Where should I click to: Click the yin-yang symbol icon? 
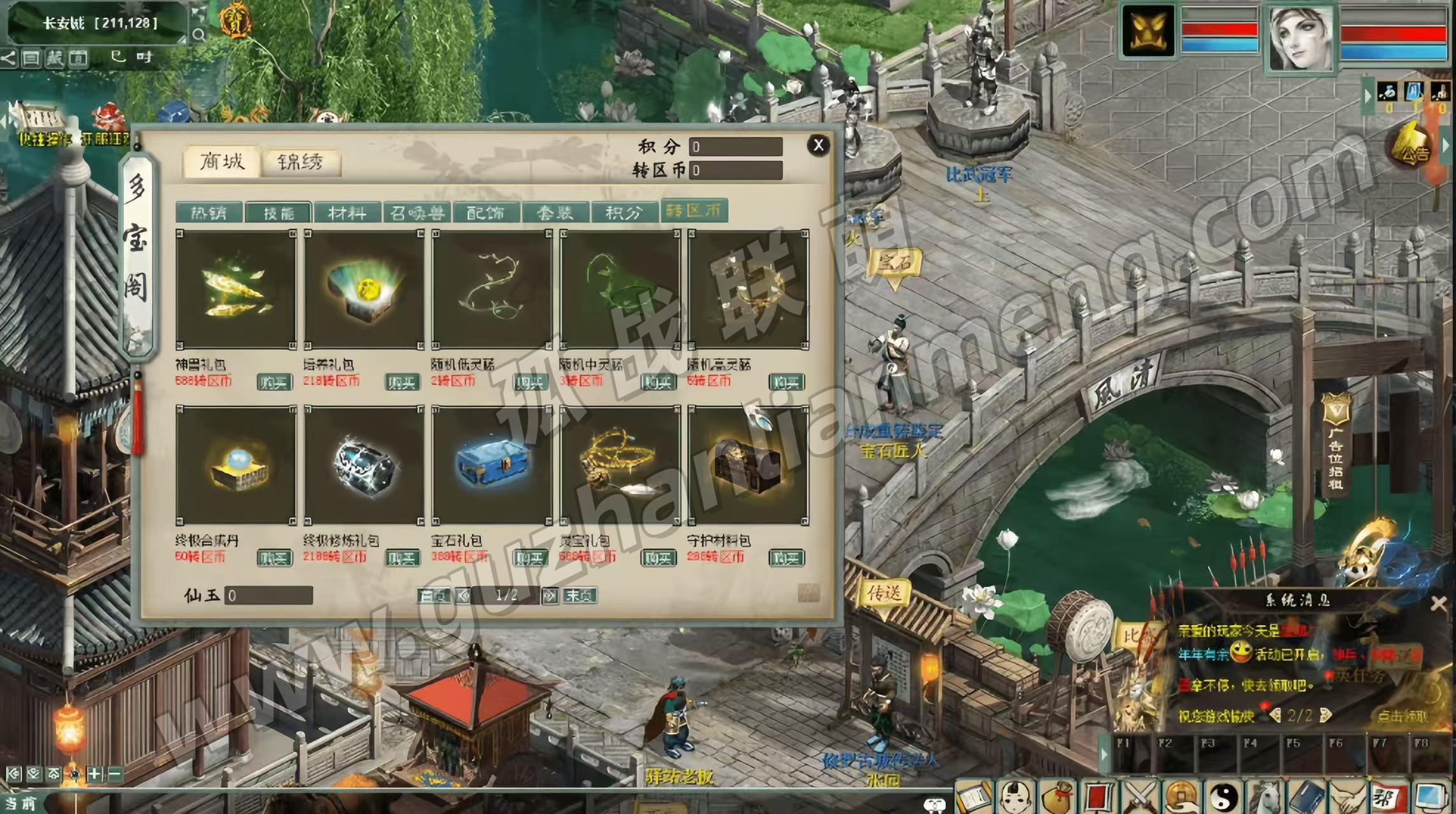click(x=1224, y=797)
